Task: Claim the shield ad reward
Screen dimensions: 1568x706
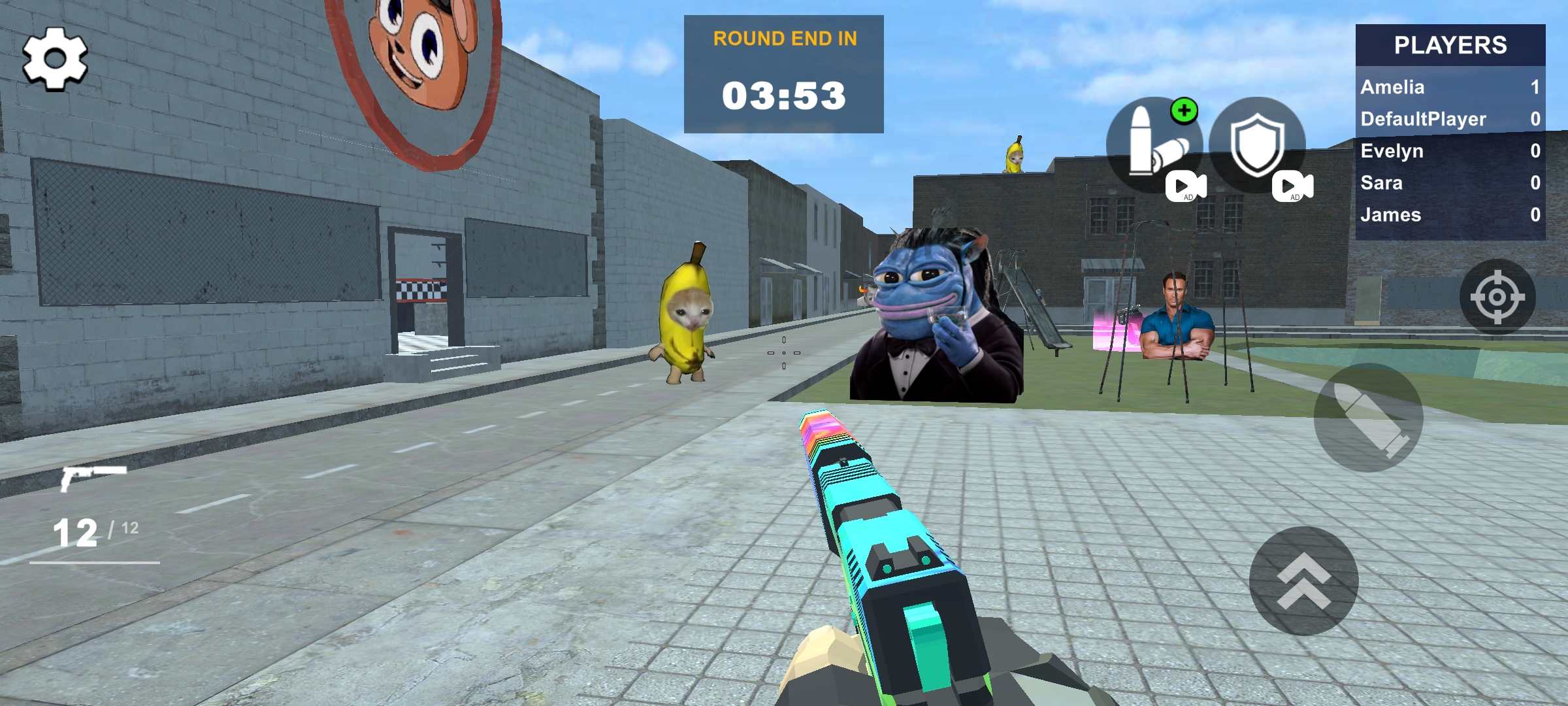Action: point(1258,145)
